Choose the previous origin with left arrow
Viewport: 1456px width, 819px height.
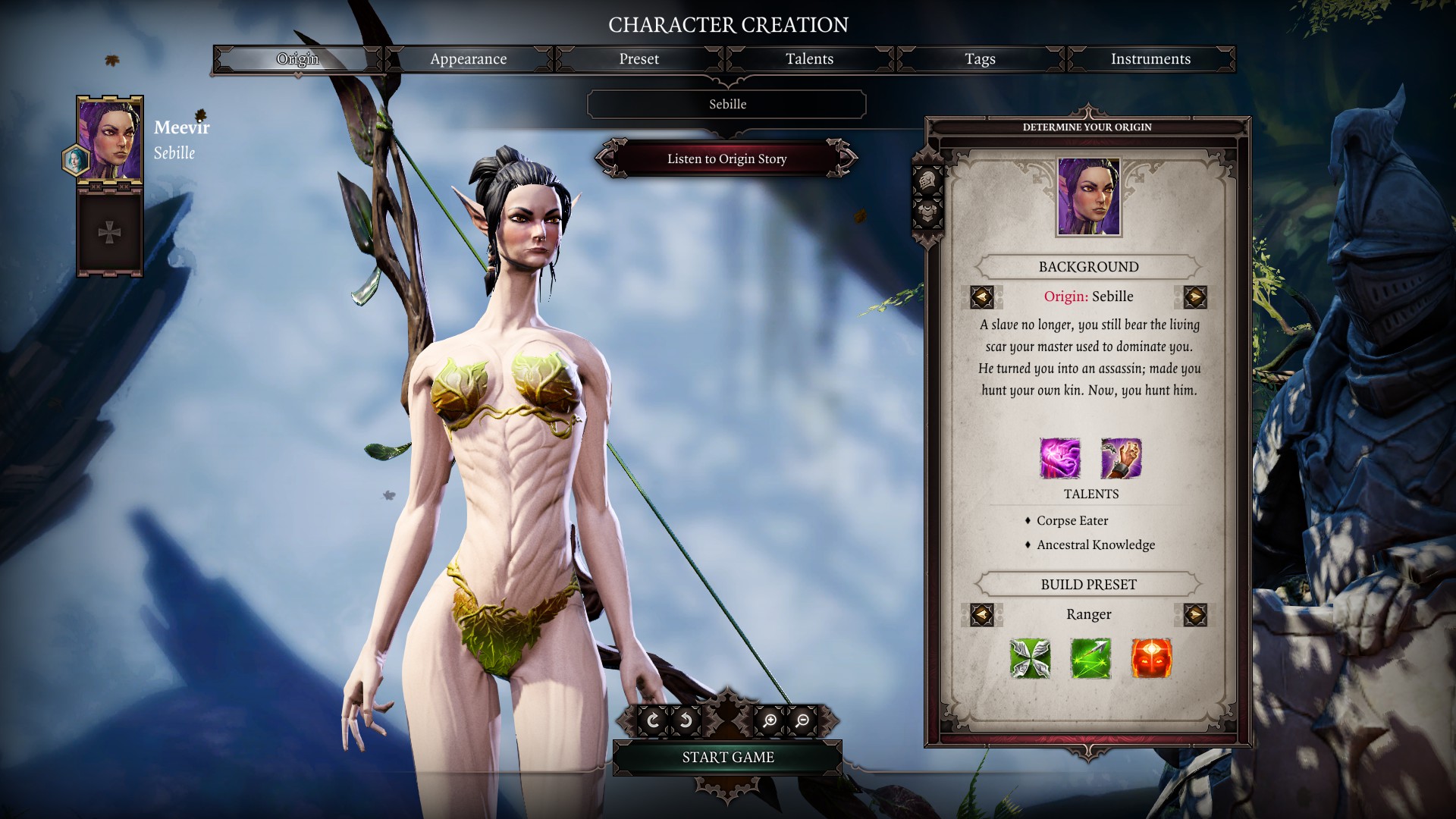(x=982, y=297)
